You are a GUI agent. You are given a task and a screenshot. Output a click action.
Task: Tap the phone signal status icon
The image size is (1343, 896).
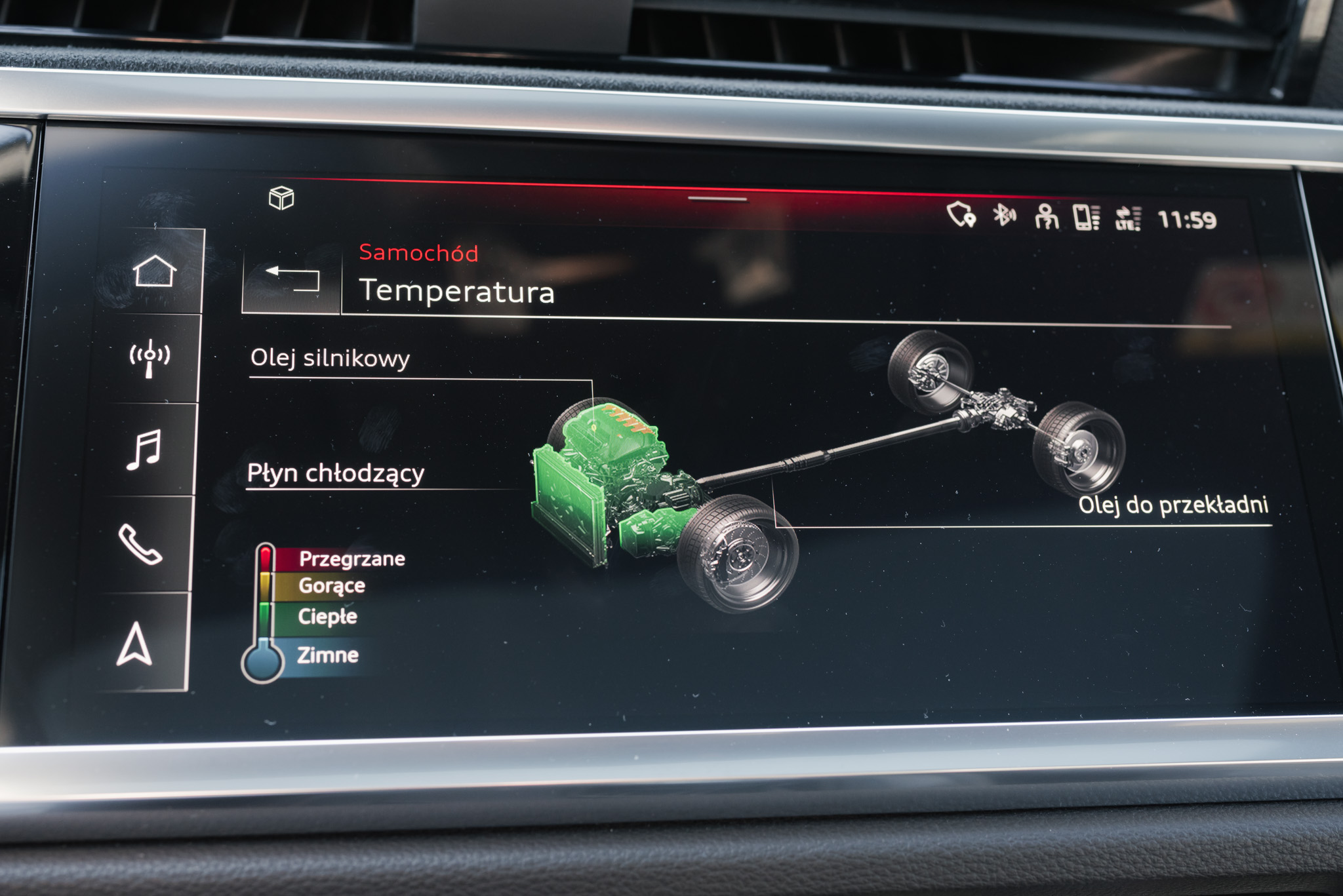(1086, 218)
